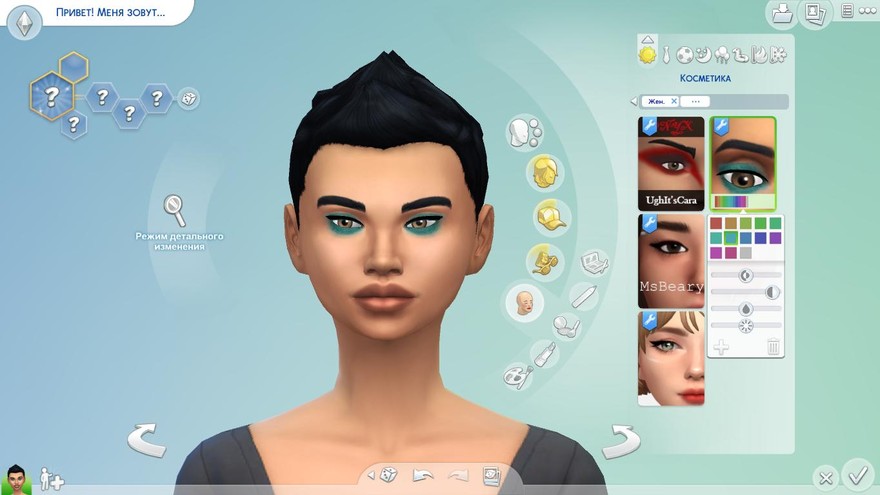
Task: Open the three-dots options menu at top right
Action: tap(847, 11)
